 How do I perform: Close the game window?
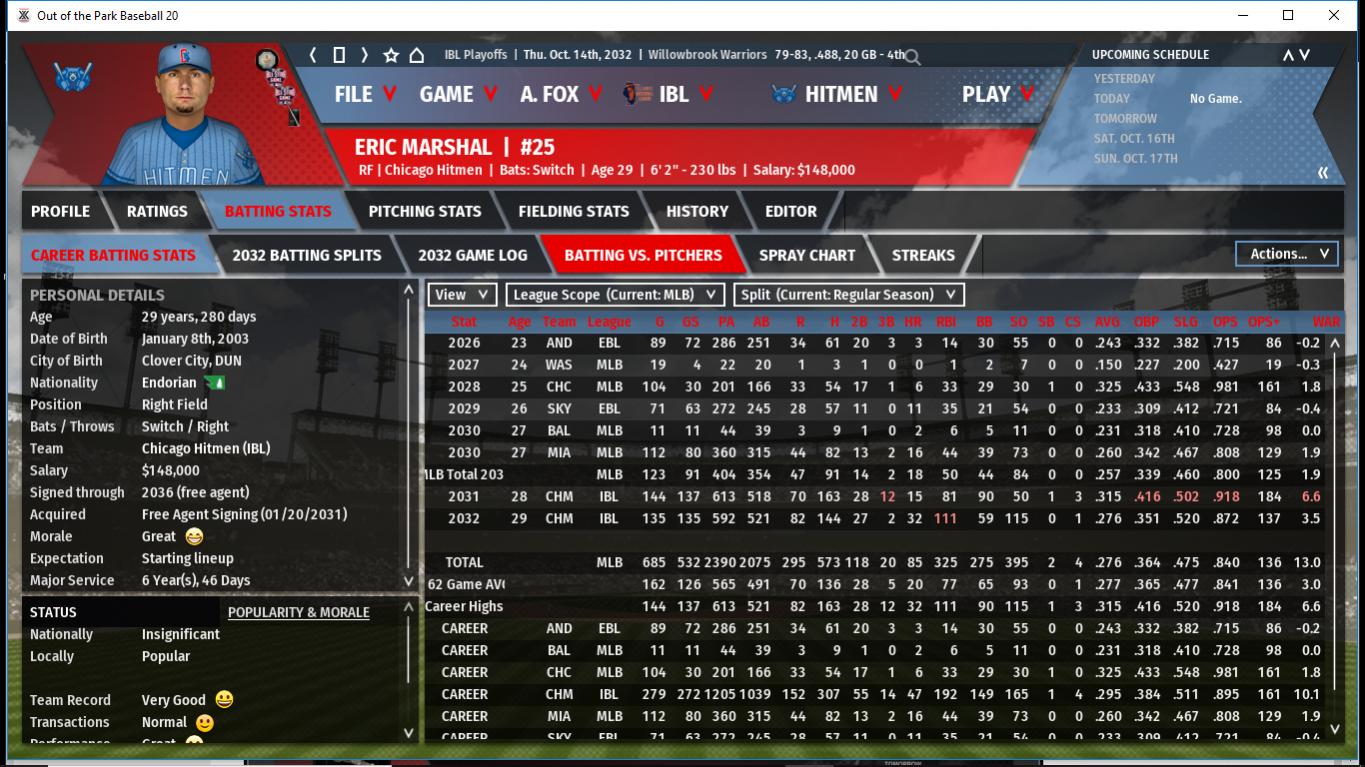point(1334,15)
